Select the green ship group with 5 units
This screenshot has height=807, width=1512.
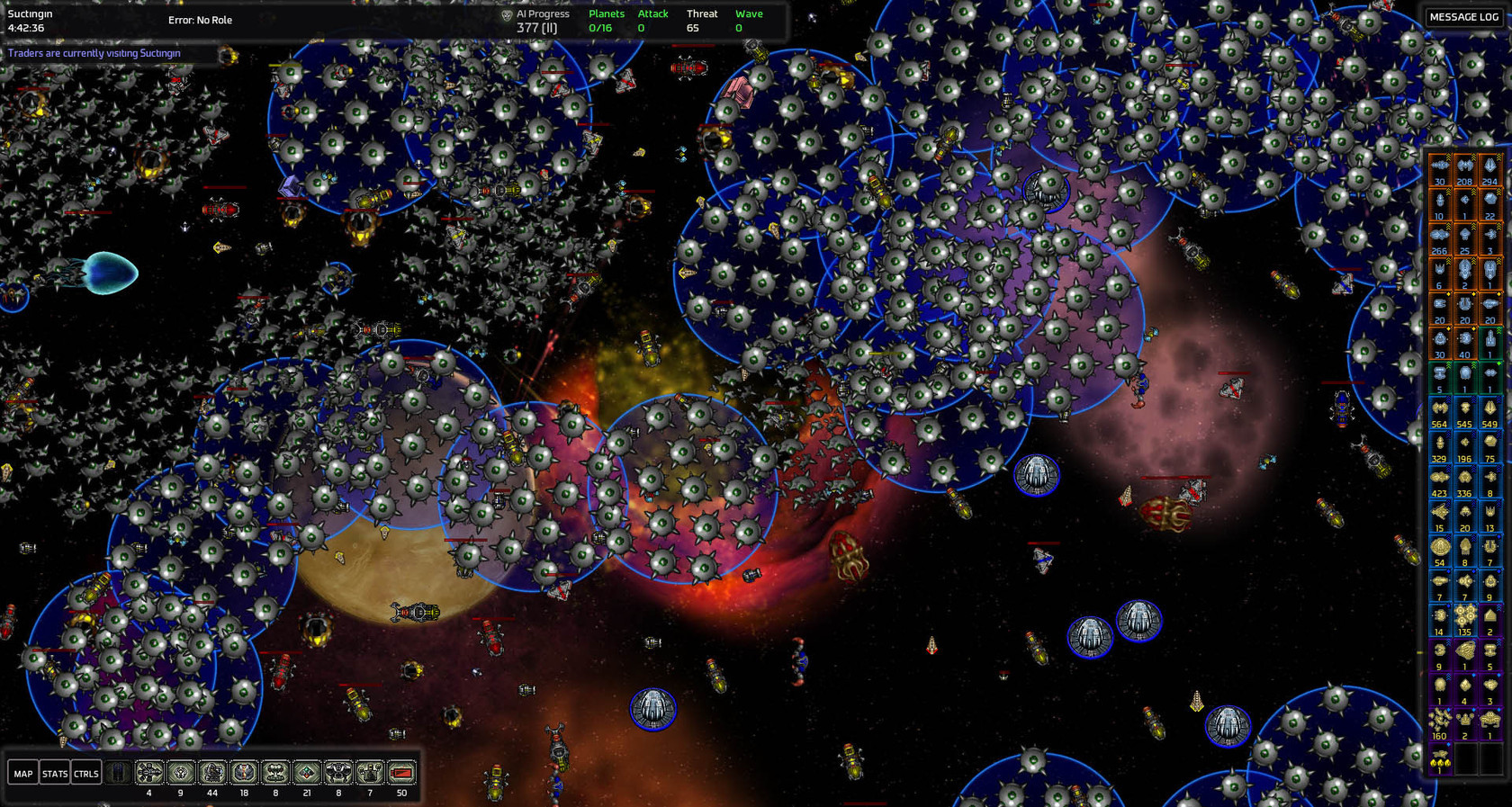[x=1440, y=376]
